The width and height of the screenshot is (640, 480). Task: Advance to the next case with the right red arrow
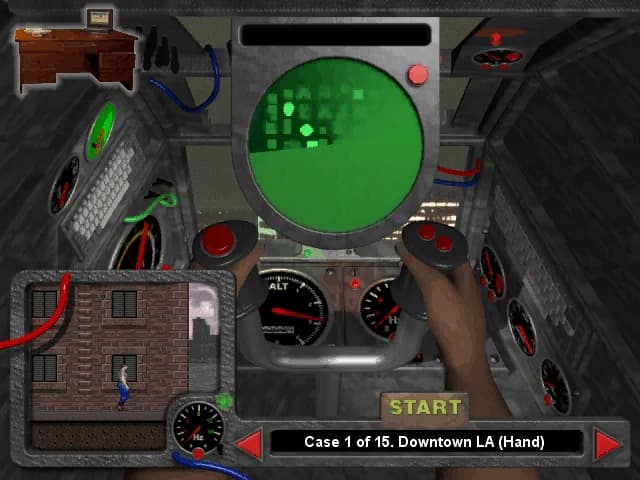point(606,443)
